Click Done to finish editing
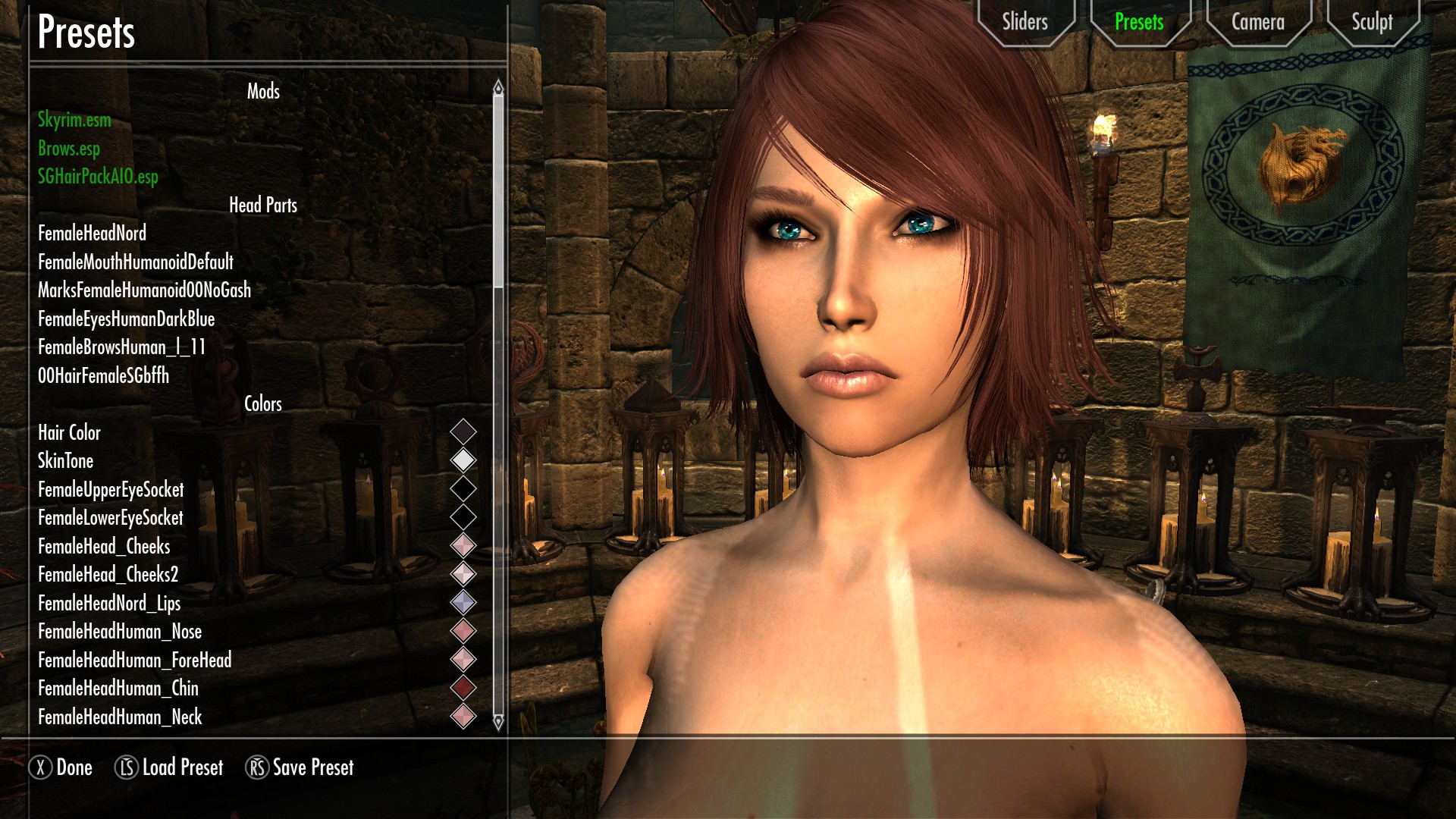The height and width of the screenshot is (819, 1456). click(61, 767)
